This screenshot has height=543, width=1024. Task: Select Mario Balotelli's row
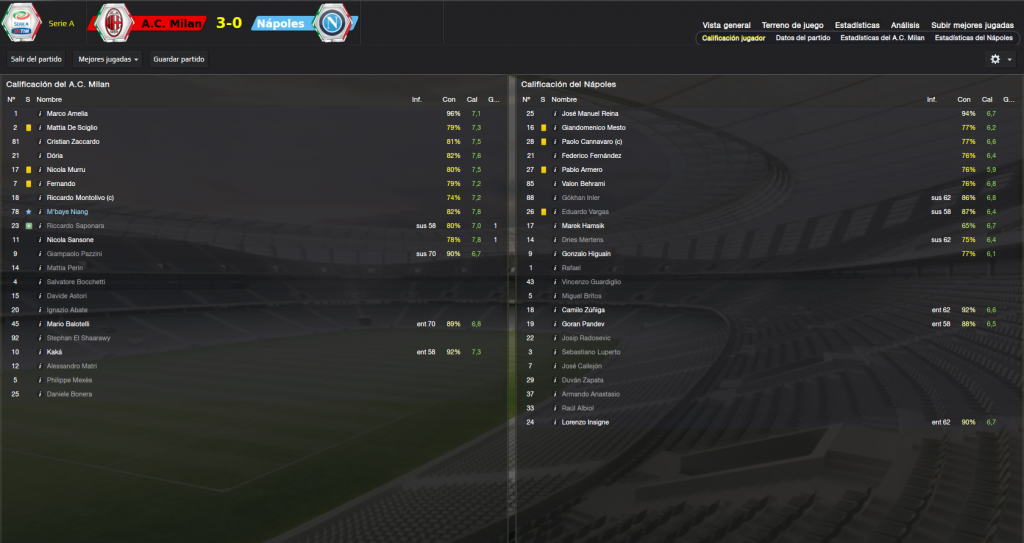click(x=68, y=324)
